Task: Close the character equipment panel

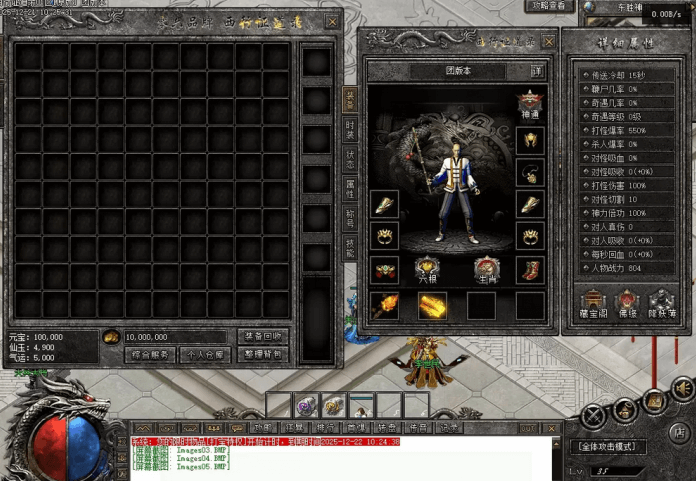Action: tap(546, 39)
